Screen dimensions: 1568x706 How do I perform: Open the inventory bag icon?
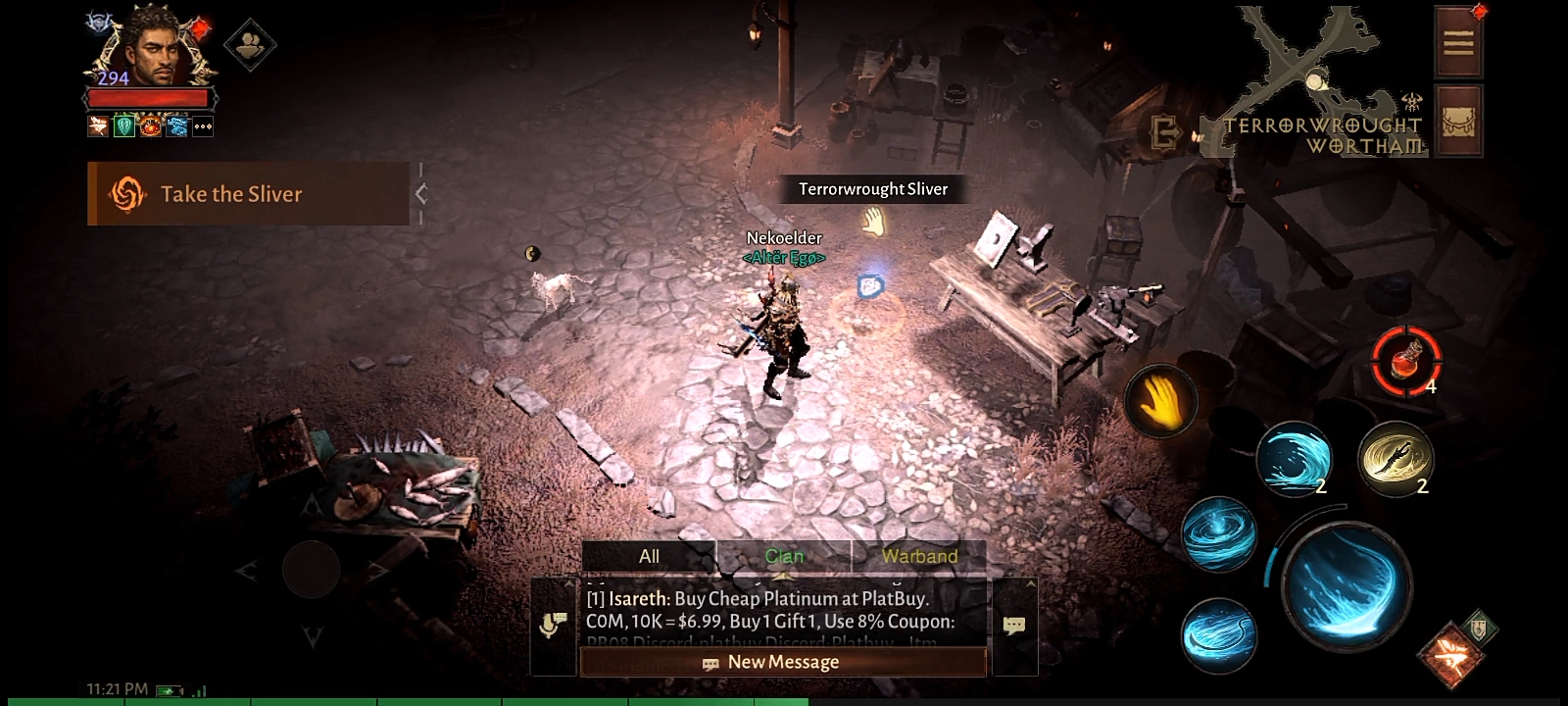1457,122
